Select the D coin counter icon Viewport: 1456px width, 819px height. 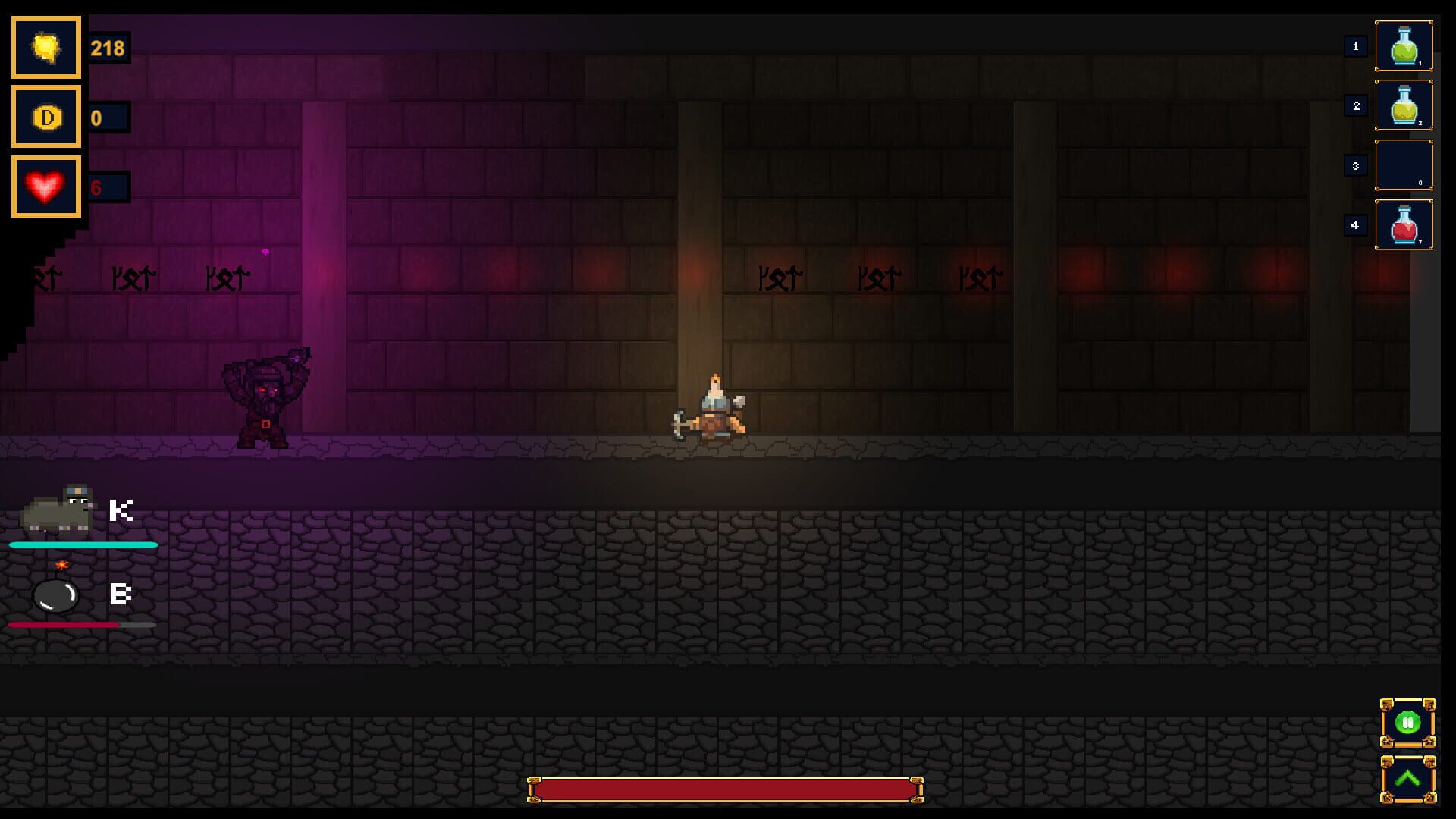click(x=45, y=118)
